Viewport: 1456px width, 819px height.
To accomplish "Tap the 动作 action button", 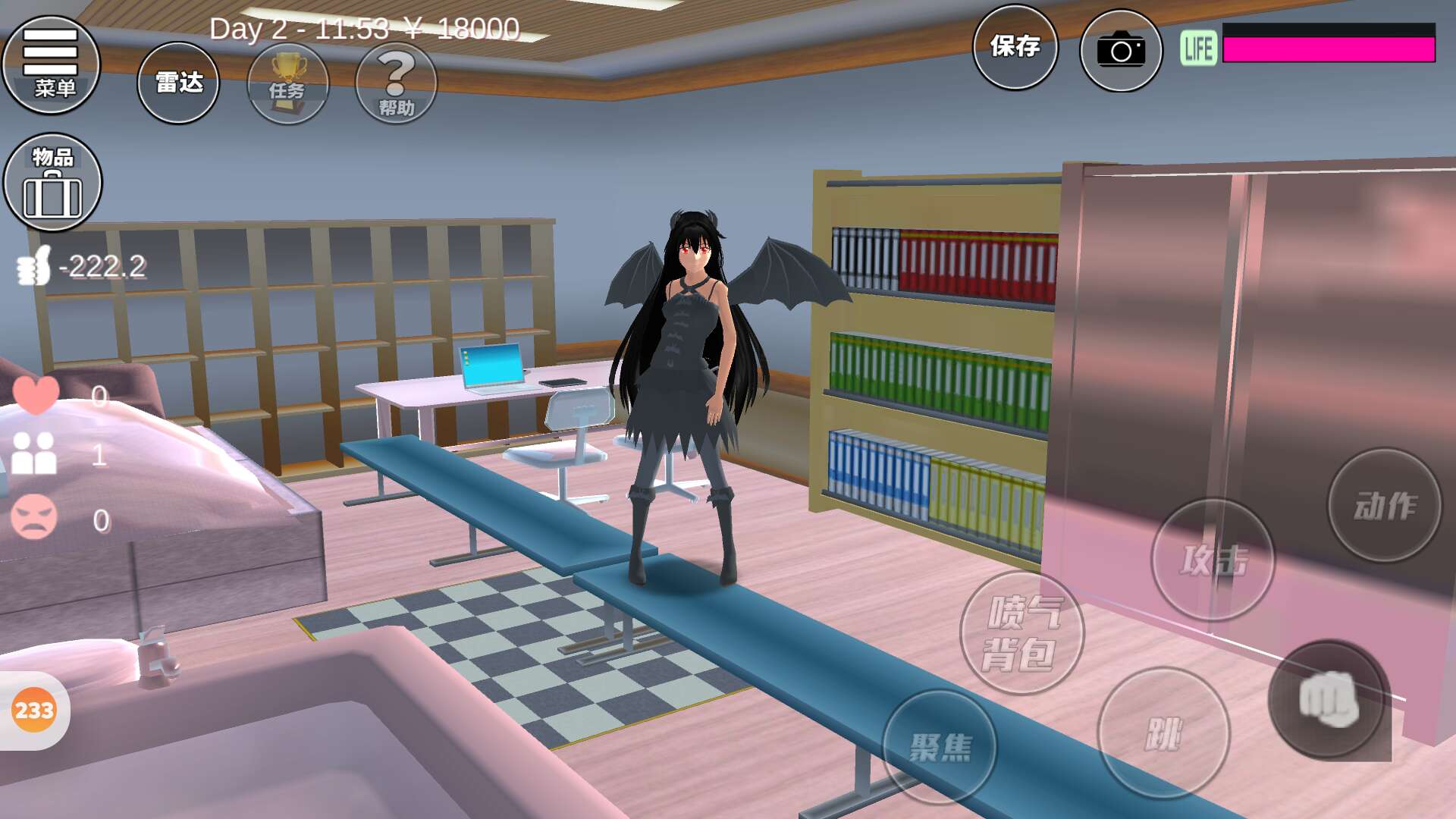I will click(1384, 505).
